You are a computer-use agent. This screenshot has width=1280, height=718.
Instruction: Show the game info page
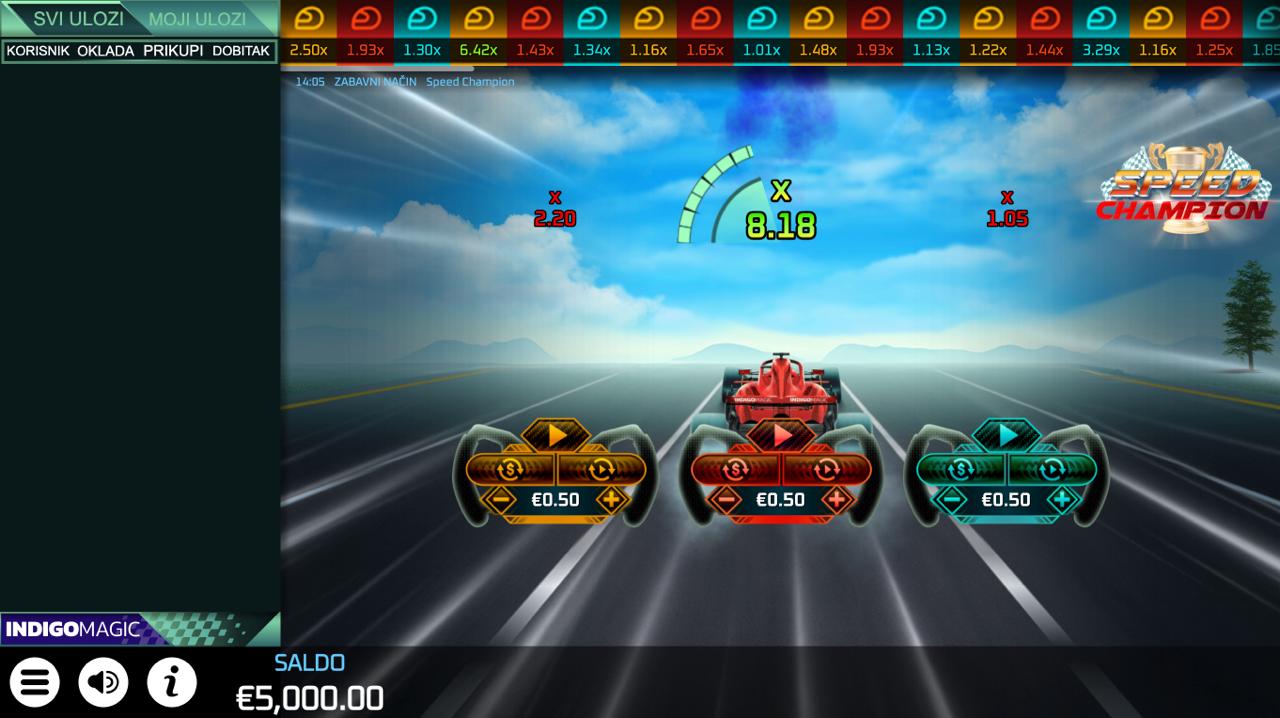(172, 682)
